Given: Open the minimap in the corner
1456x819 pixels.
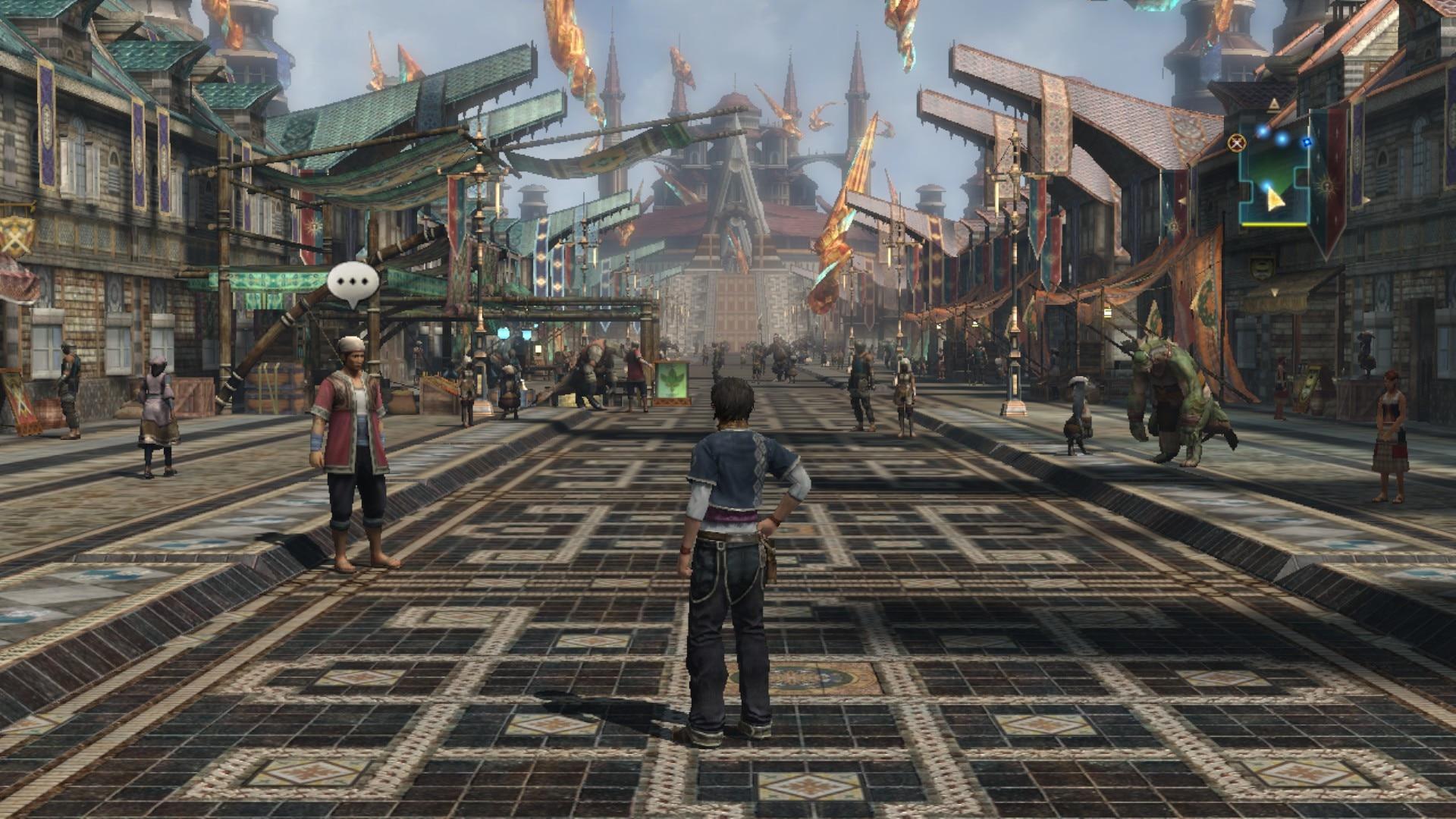Looking at the screenshot, I should pyautogui.click(x=1275, y=173).
